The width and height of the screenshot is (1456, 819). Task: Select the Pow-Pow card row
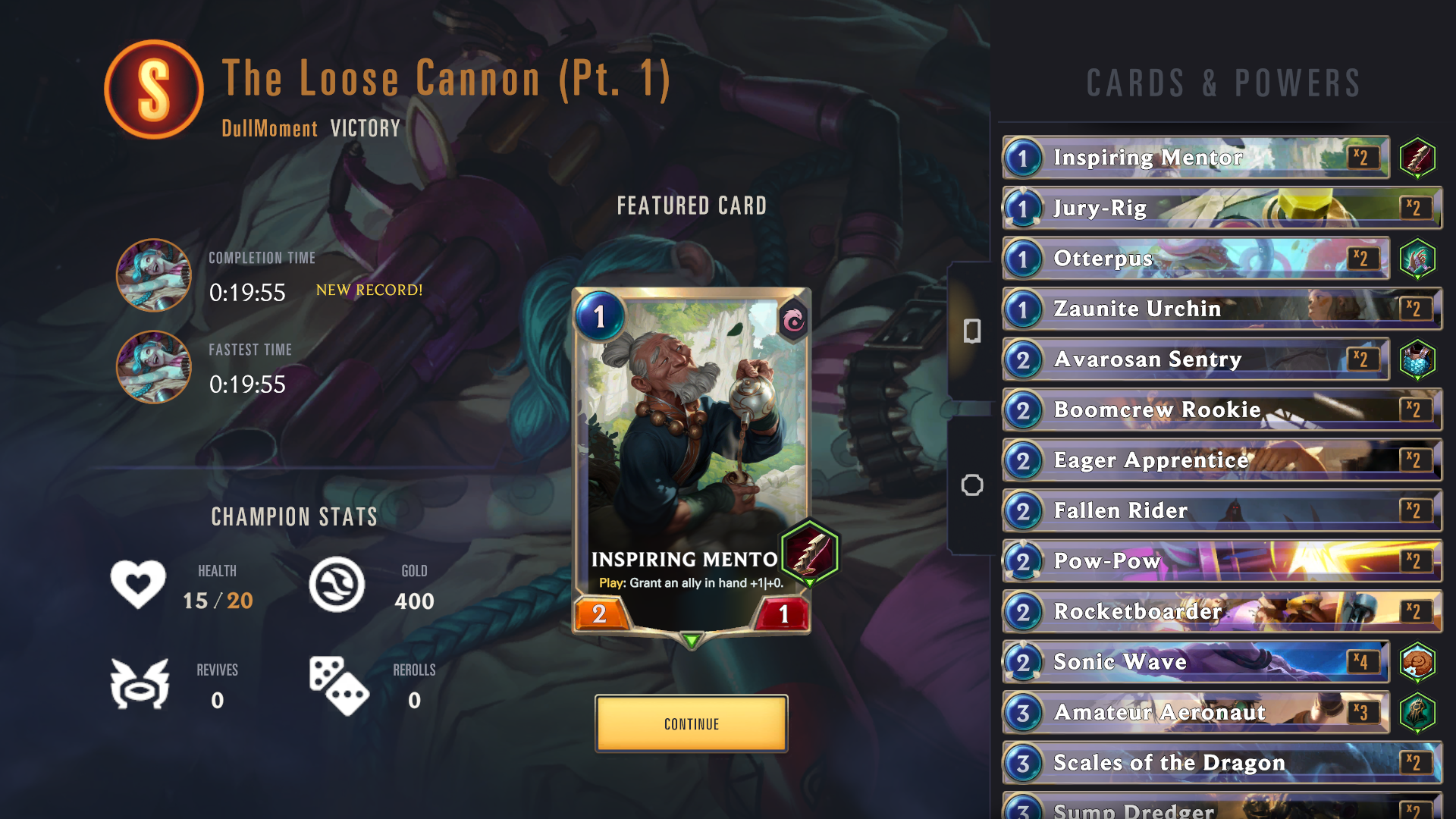[1221, 561]
